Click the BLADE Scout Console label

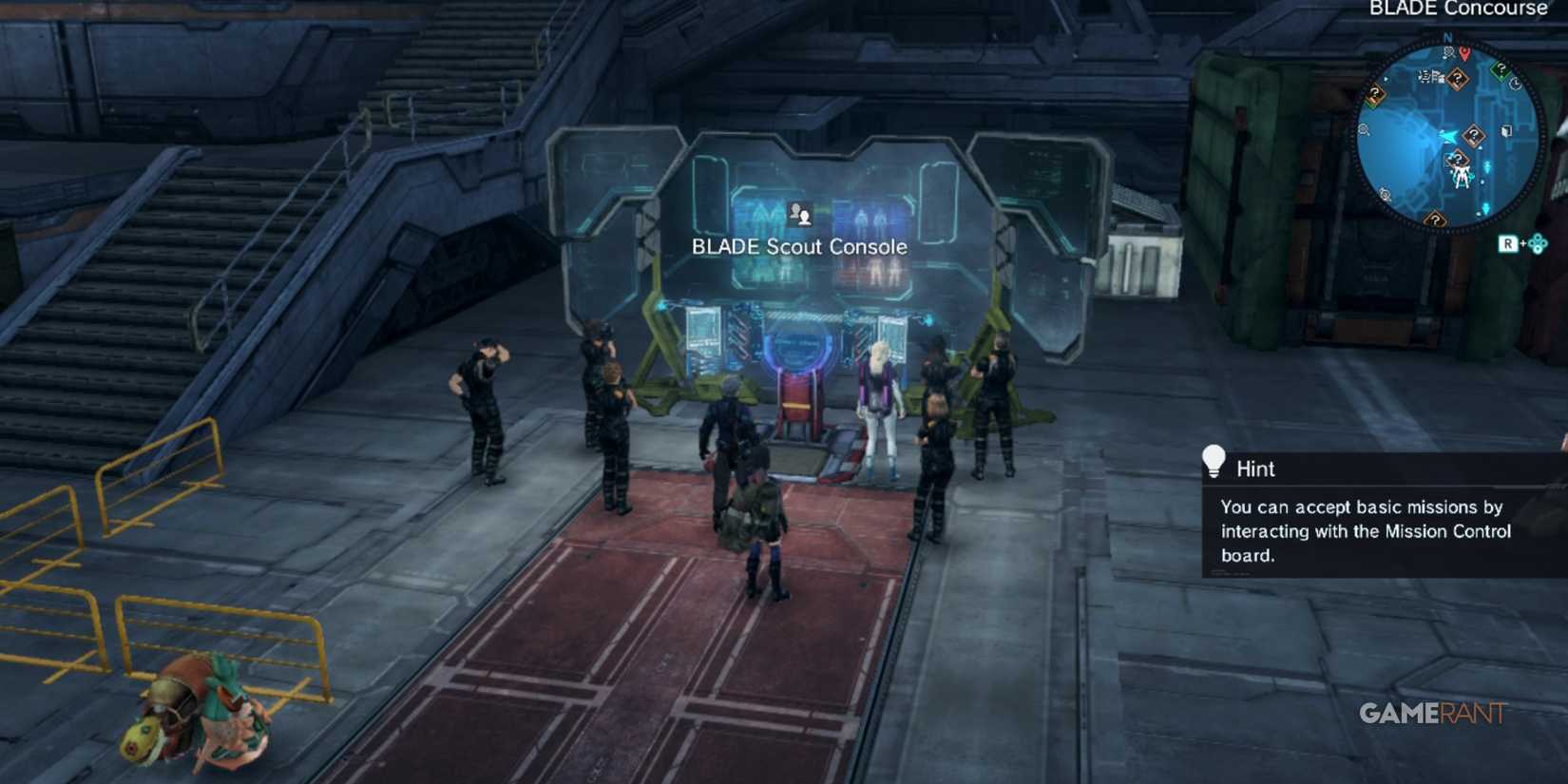coord(800,246)
